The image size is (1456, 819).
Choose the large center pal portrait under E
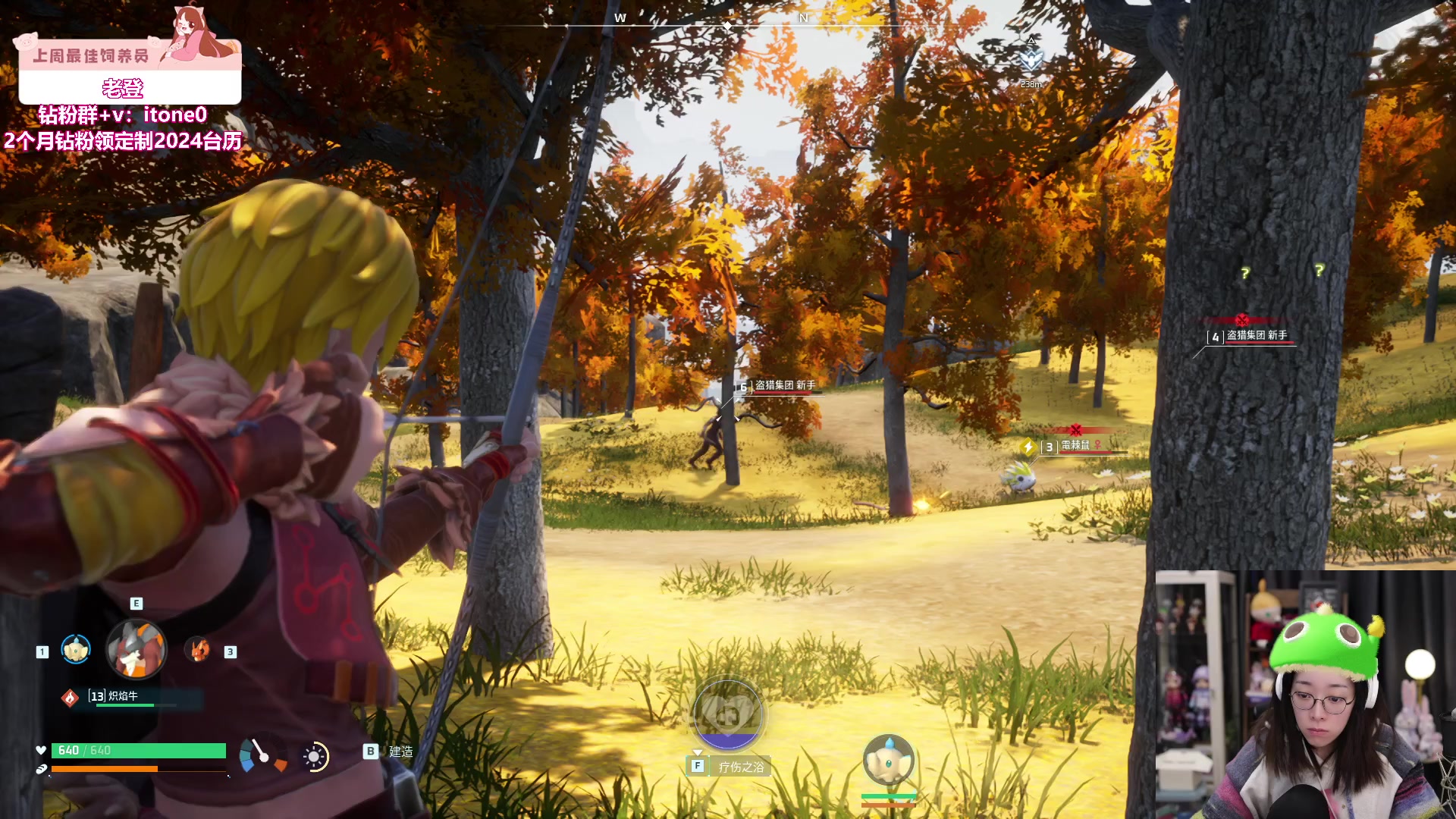click(x=136, y=649)
